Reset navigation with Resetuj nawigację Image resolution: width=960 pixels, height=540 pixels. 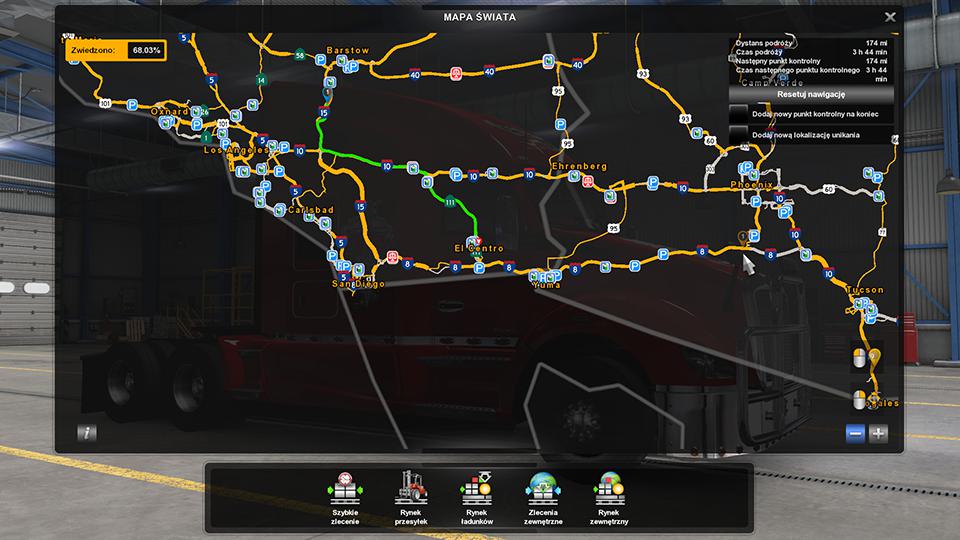tap(811, 94)
